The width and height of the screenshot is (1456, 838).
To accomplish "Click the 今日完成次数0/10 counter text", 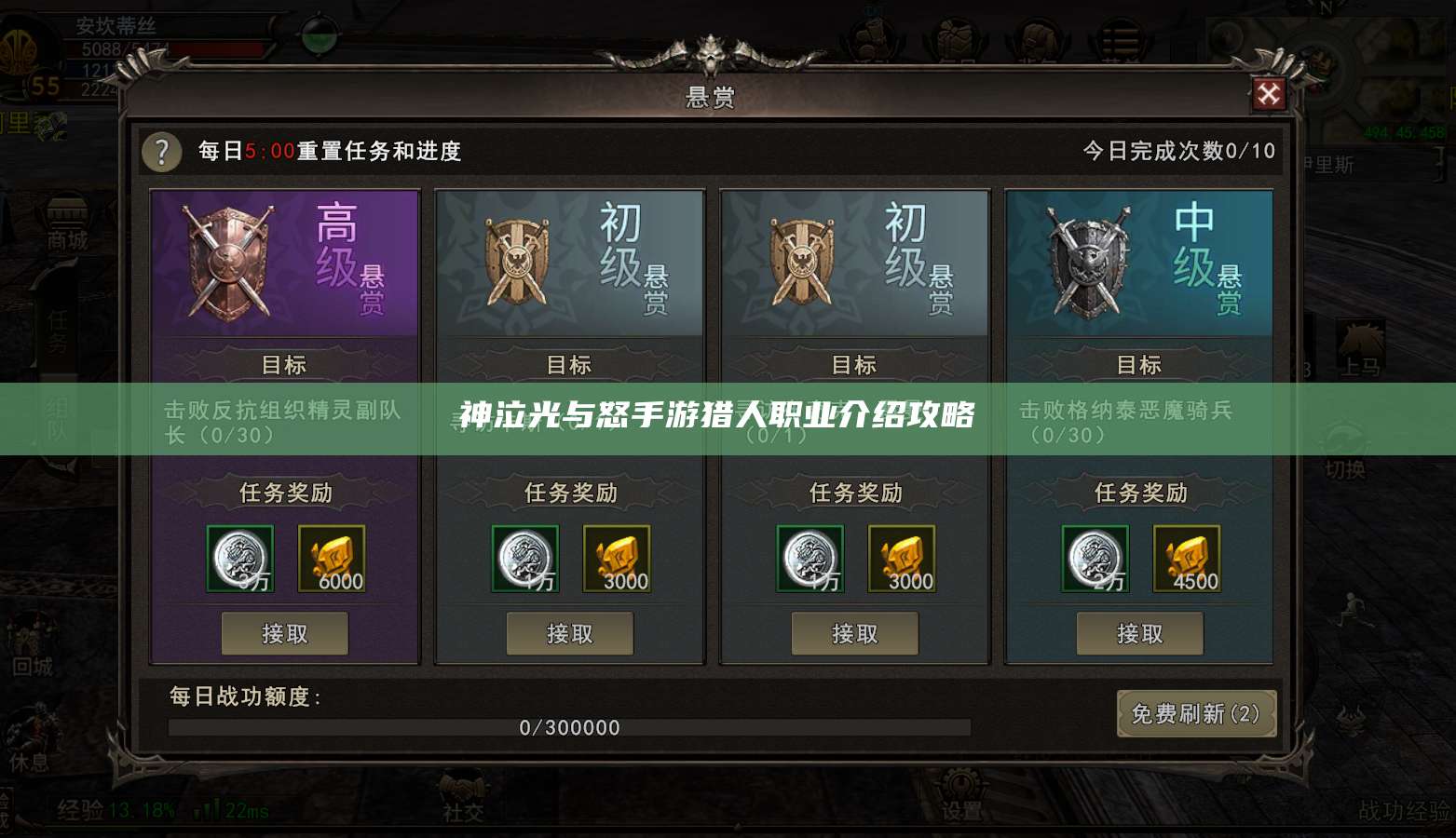I will [1180, 150].
